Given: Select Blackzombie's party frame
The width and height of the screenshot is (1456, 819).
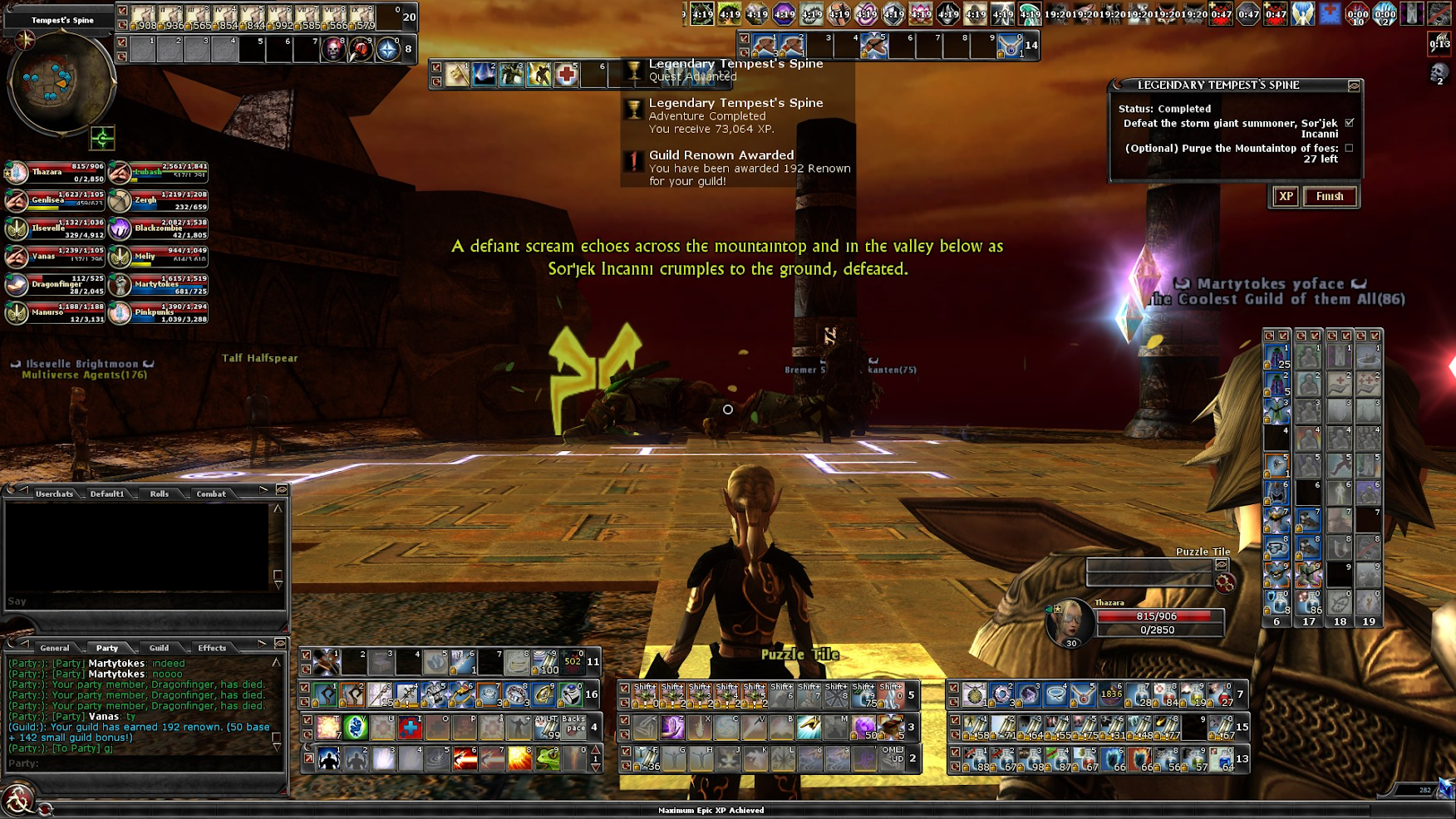Looking at the screenshot, I should point(159,228).
